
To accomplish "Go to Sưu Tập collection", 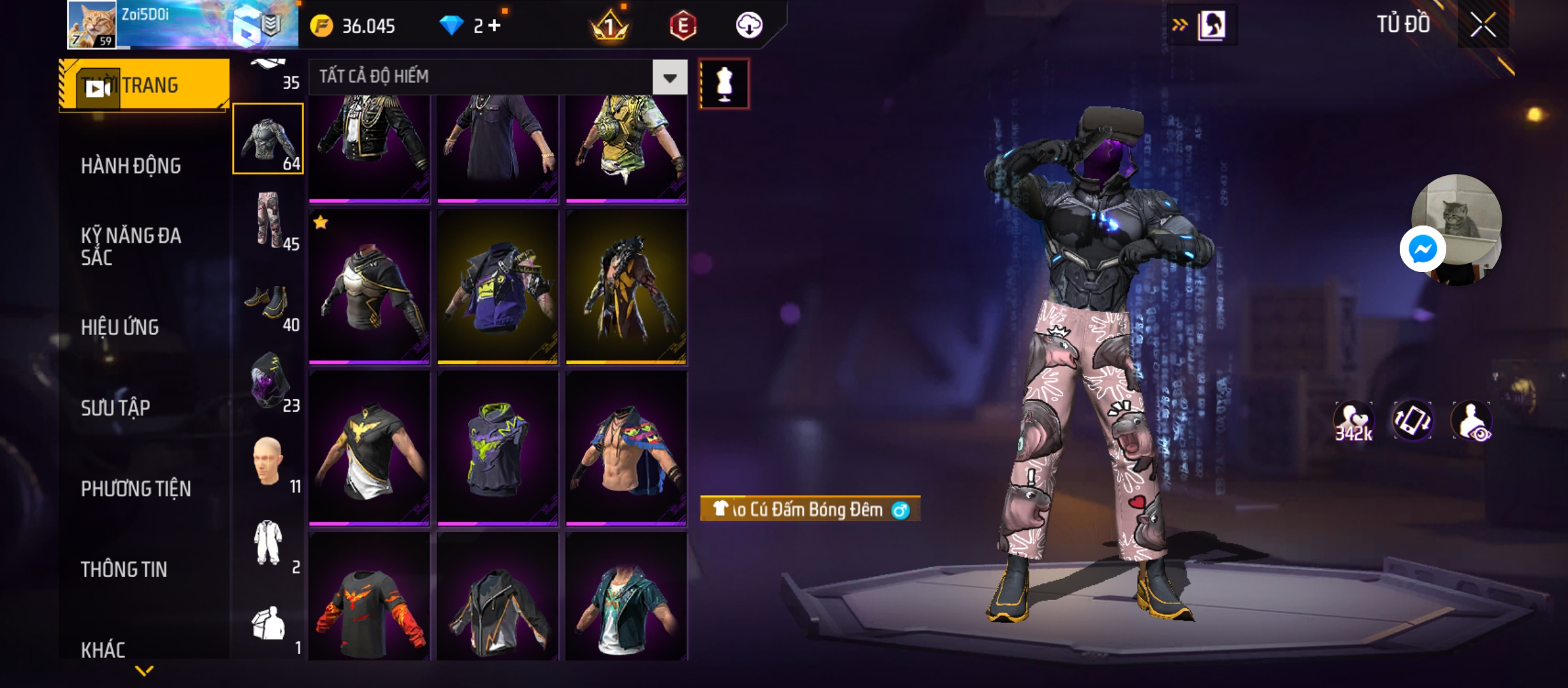I will pos(115,408).
